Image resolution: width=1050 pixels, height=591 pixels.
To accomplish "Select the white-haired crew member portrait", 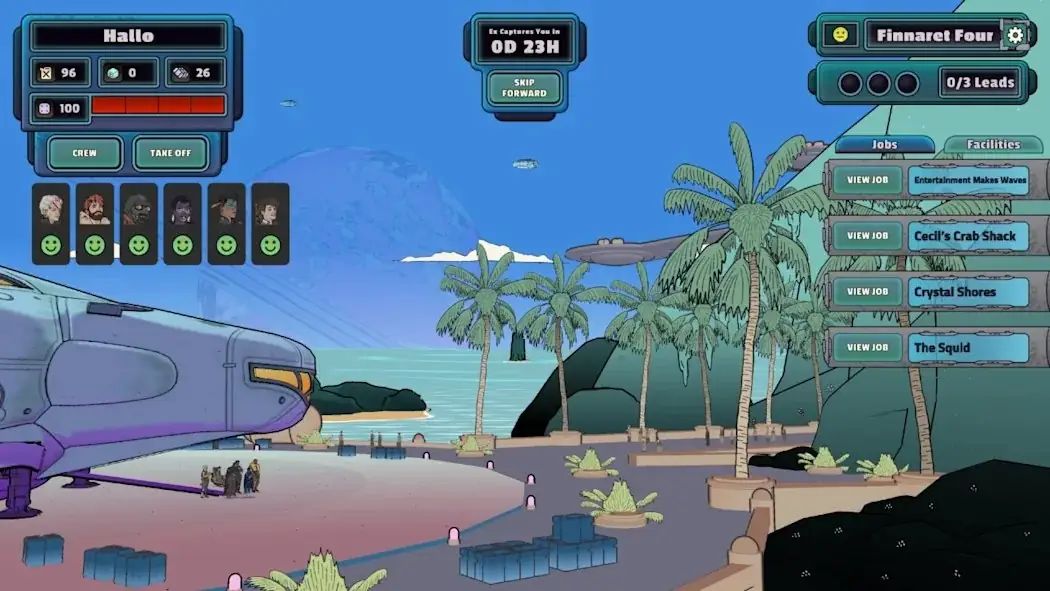I will point(51,208).
